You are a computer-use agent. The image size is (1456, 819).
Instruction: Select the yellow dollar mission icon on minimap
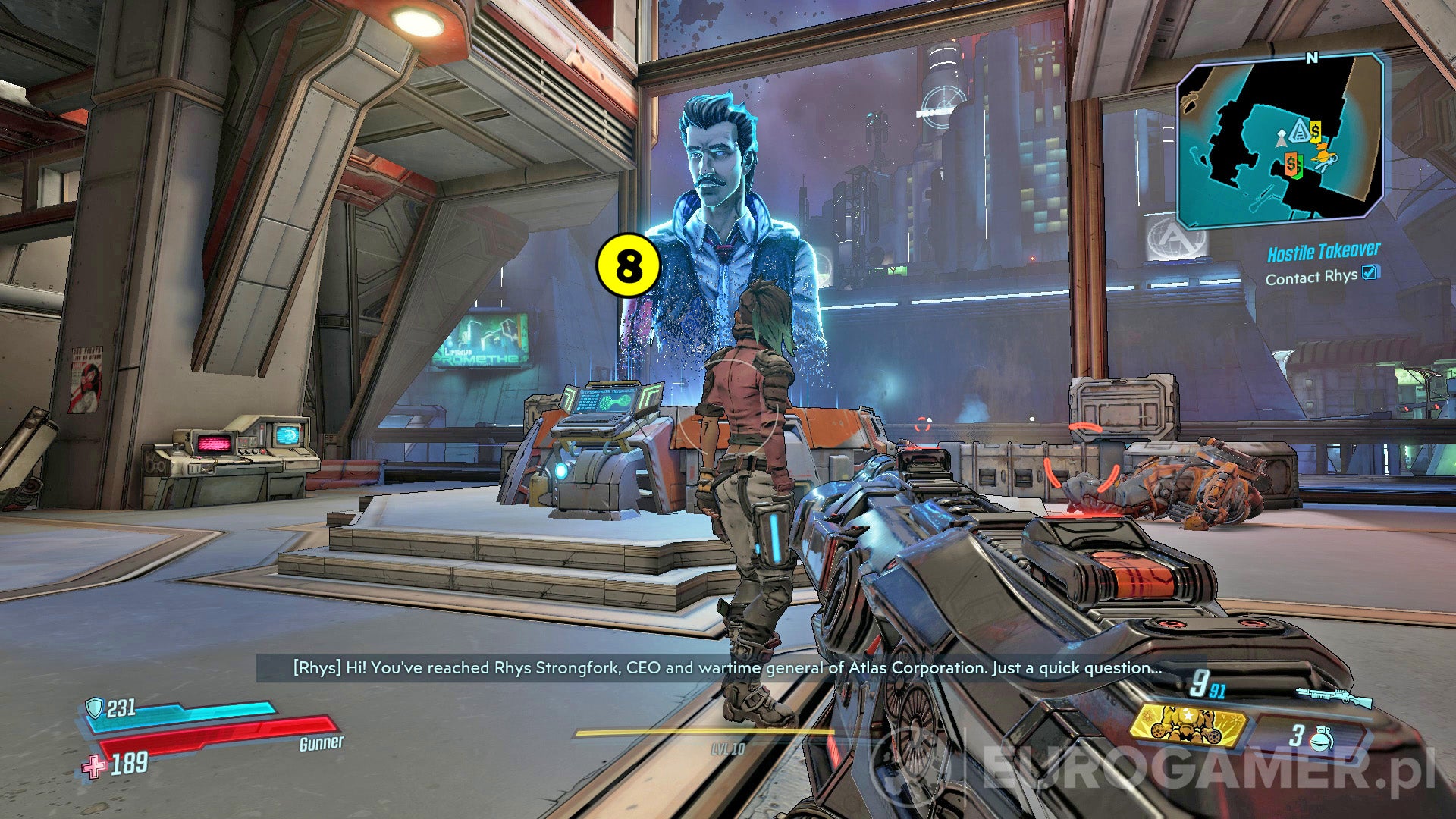[1314, 130]
